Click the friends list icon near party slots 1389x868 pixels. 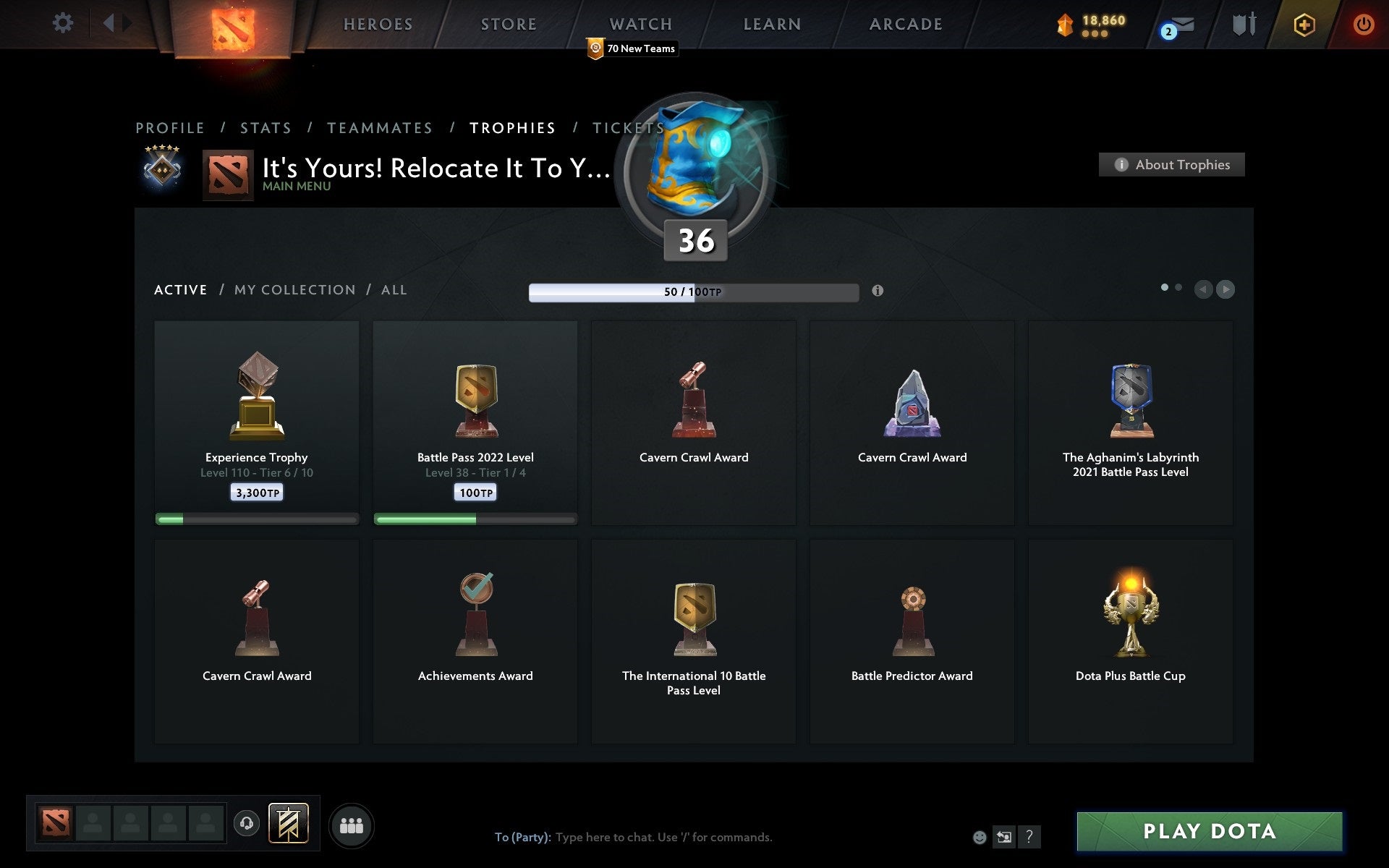pos(352,825)
